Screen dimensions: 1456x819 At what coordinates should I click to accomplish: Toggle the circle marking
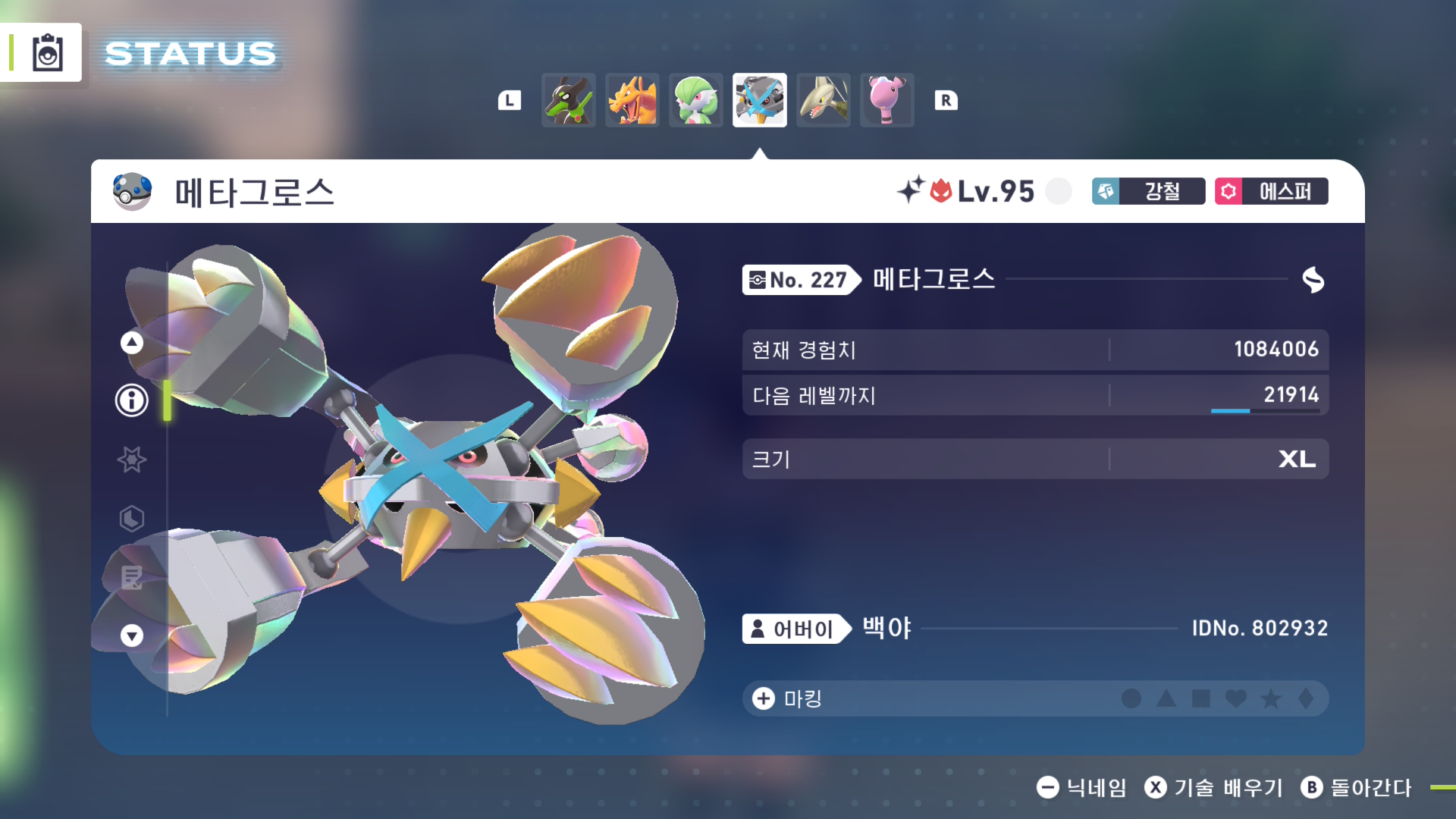point(1131,699)
